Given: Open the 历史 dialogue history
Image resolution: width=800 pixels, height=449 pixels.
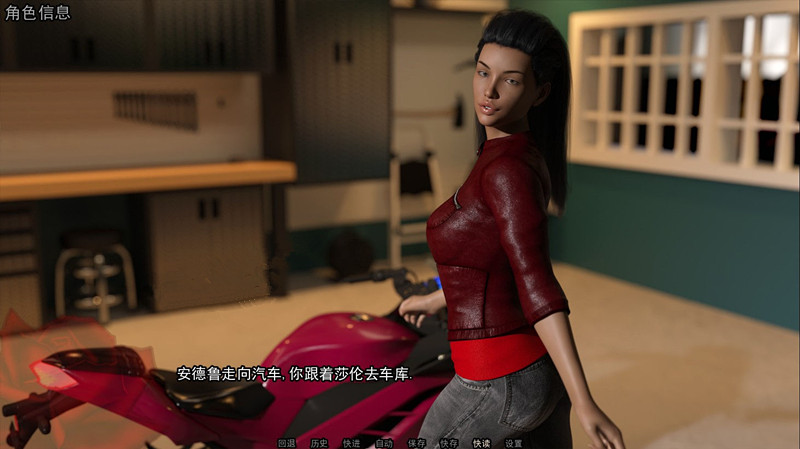Looking at the screenshot, I should click(x=319, y=443).
